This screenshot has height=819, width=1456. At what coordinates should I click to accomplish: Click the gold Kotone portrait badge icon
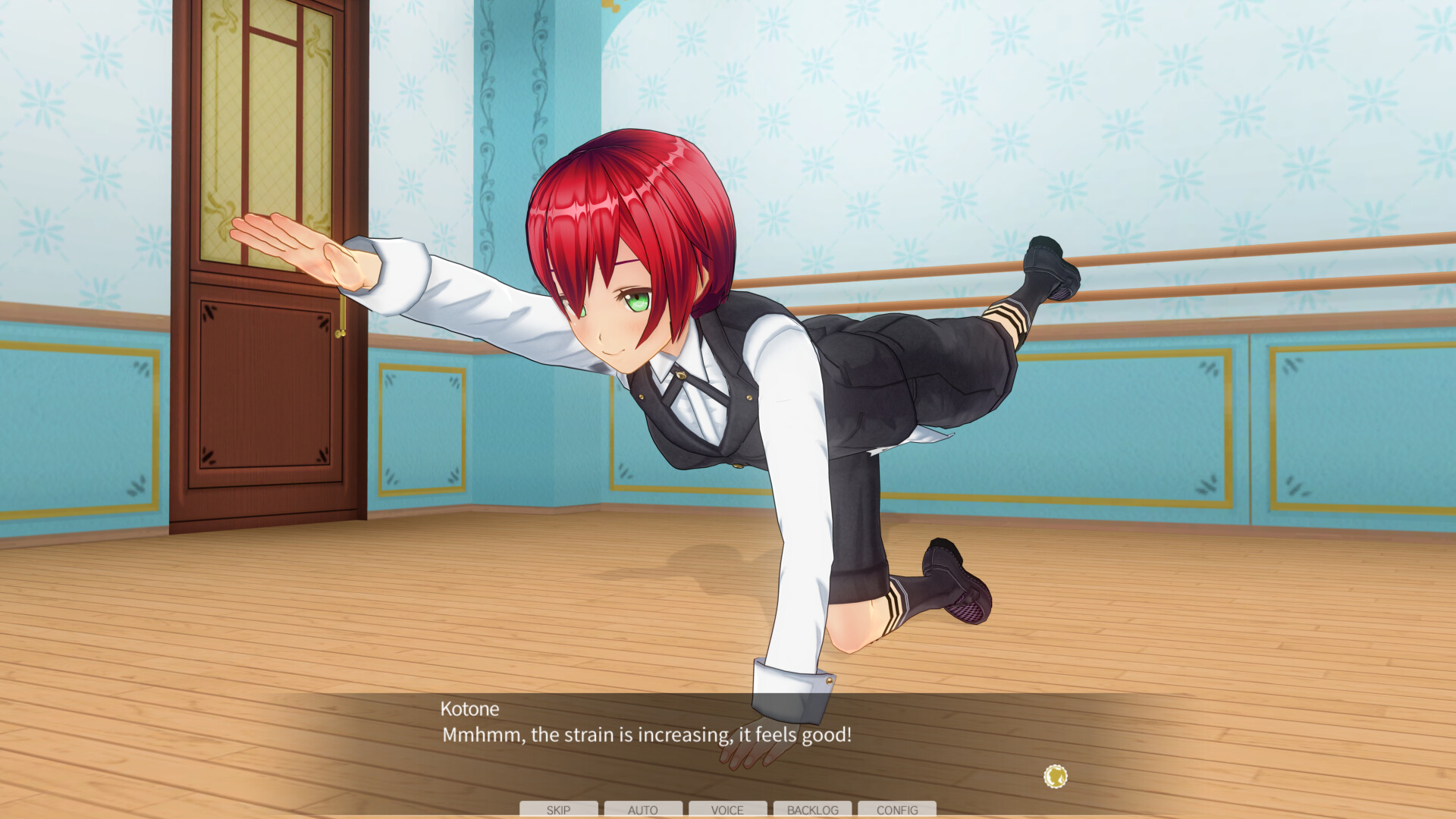pyautogui.click(x=1055, y=776)
